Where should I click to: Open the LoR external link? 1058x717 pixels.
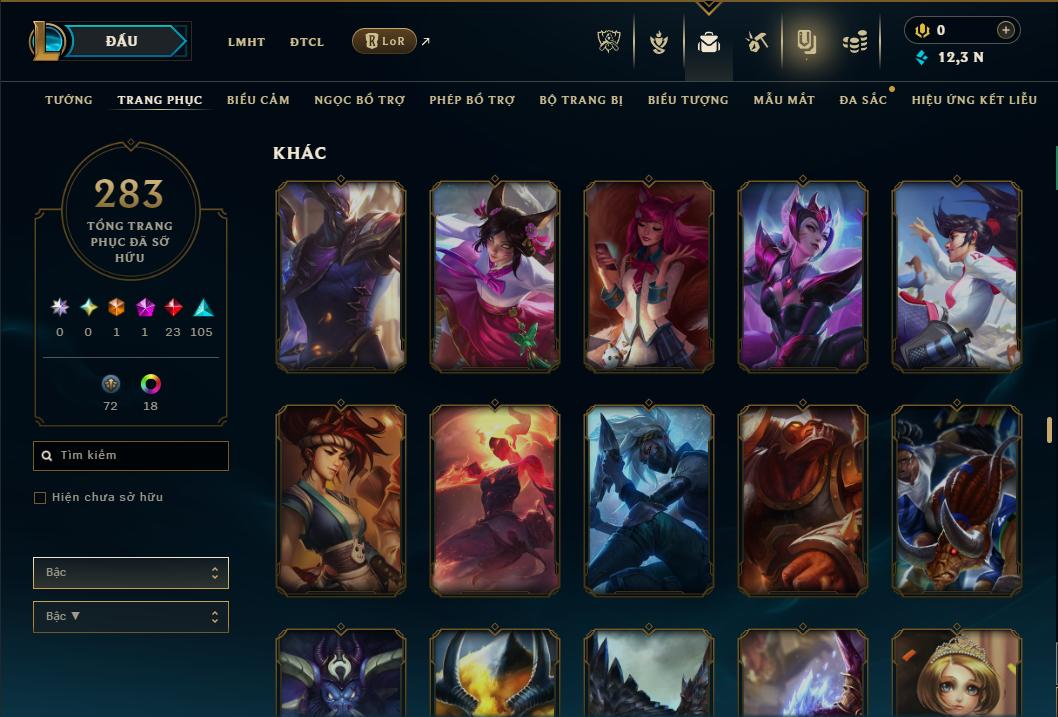385,41
